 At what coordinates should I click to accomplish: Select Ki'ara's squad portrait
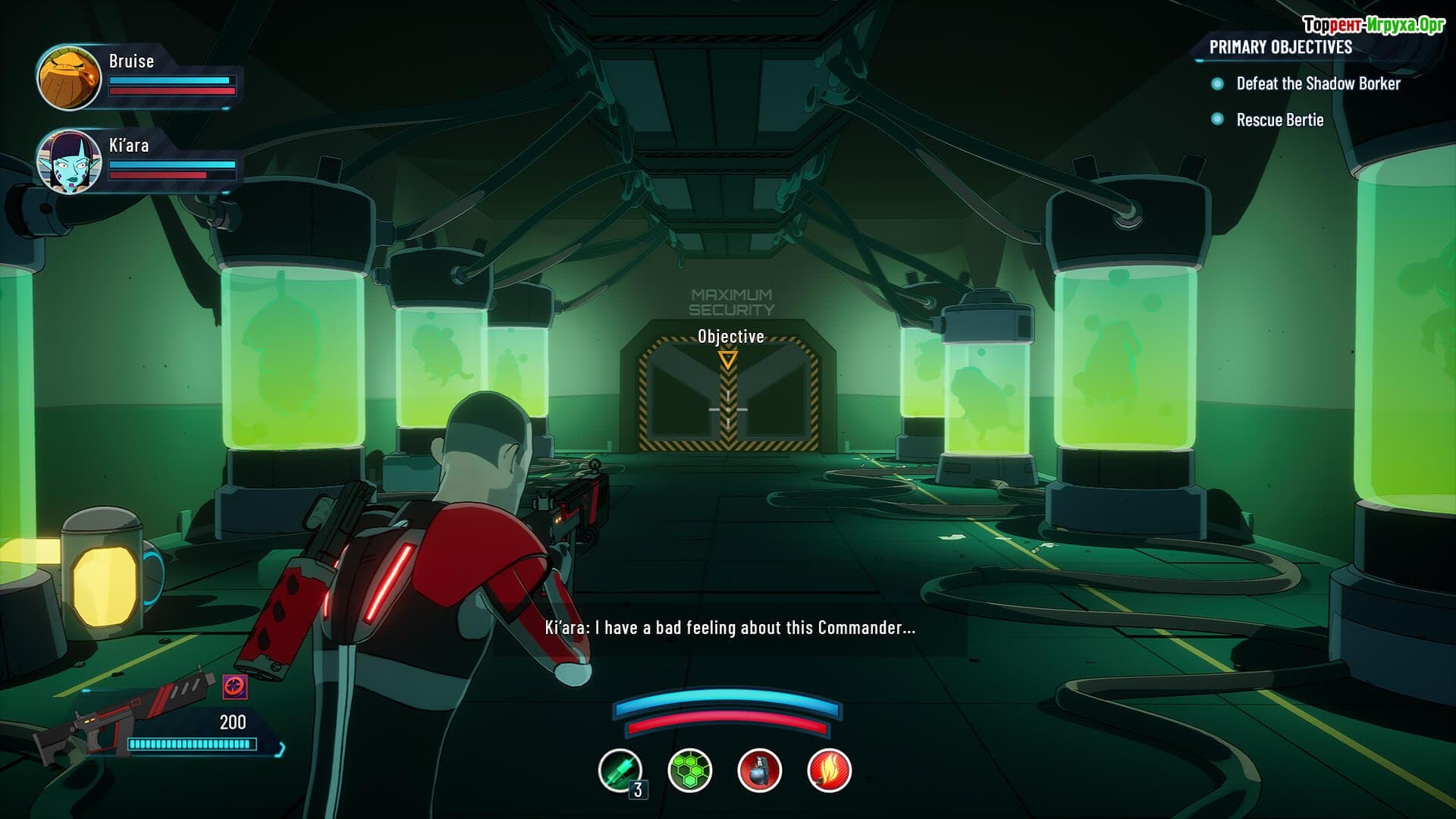[x=69, y=161]
